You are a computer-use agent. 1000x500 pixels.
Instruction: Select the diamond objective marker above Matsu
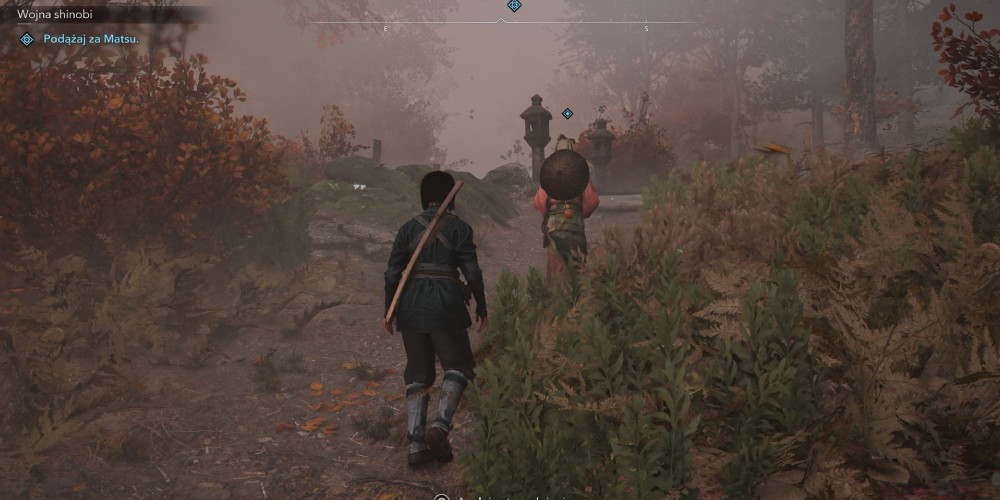(x=567, y=114)
